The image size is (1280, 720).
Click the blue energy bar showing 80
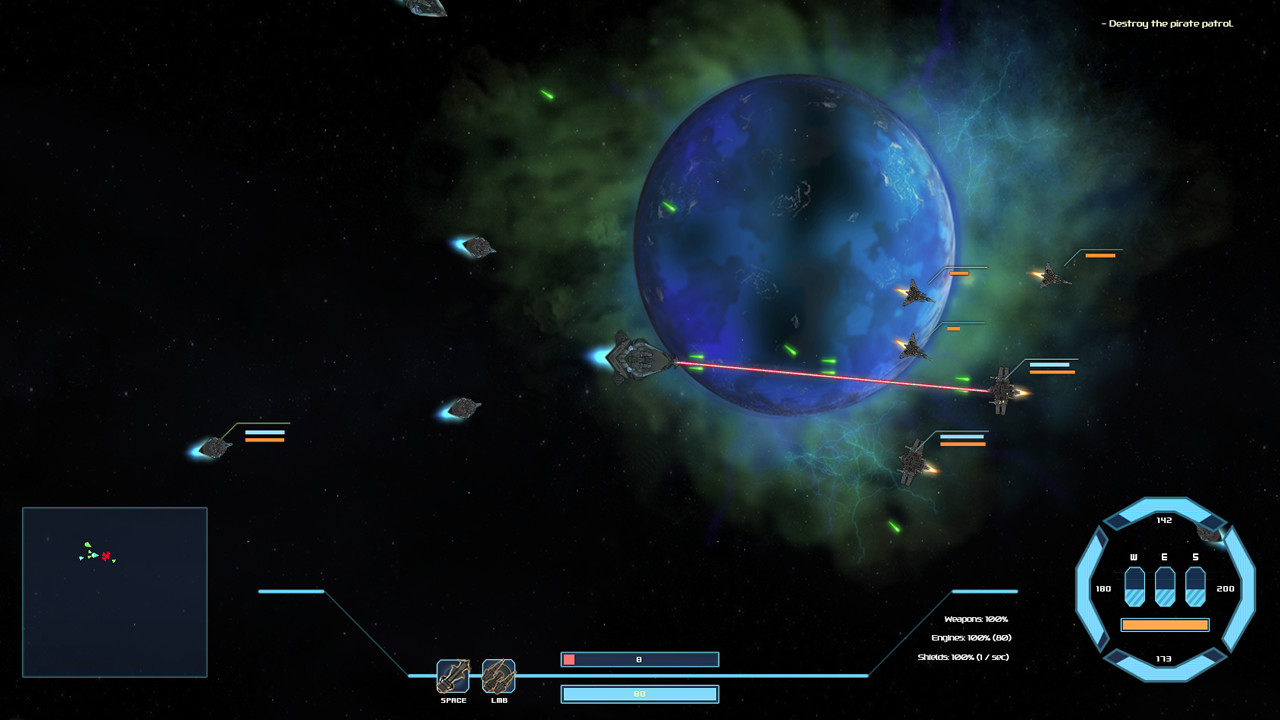pyautogui.click(x=639, y=693)
